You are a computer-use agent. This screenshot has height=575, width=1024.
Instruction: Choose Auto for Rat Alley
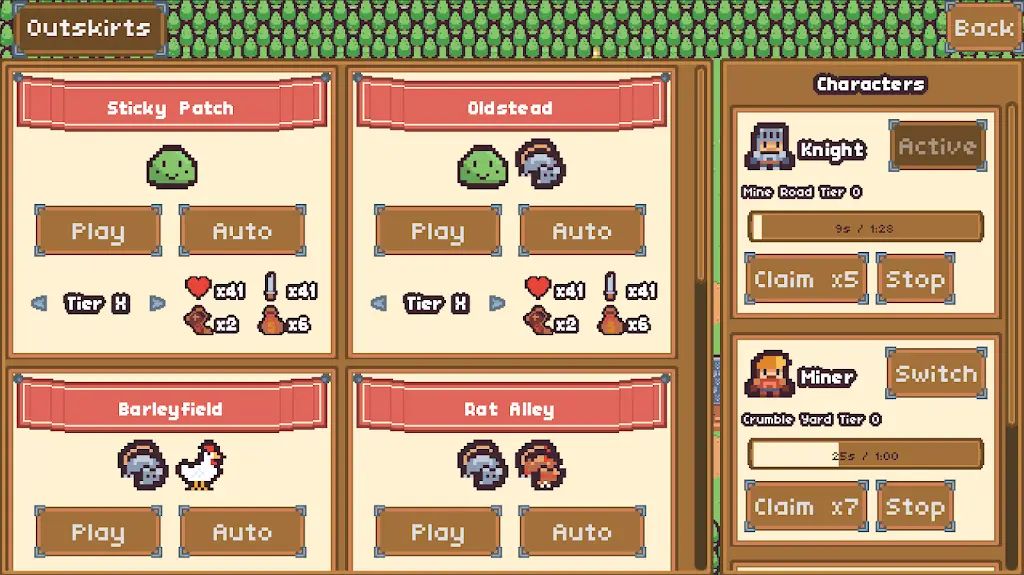click(582, 532)
